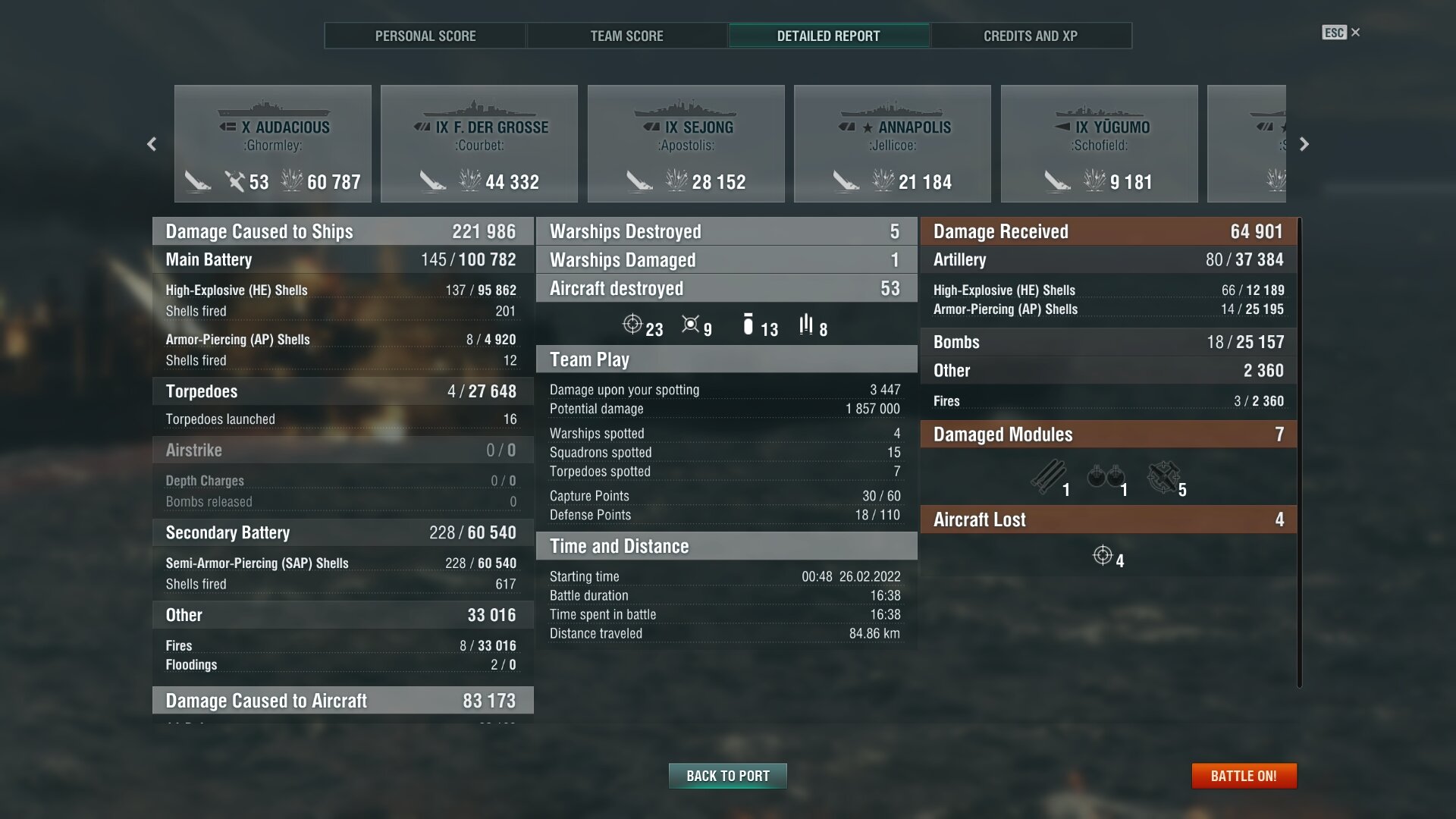This screenshot has width=1456, height=819.
Task: Select the X Audacious ship card
Action: 273,144
